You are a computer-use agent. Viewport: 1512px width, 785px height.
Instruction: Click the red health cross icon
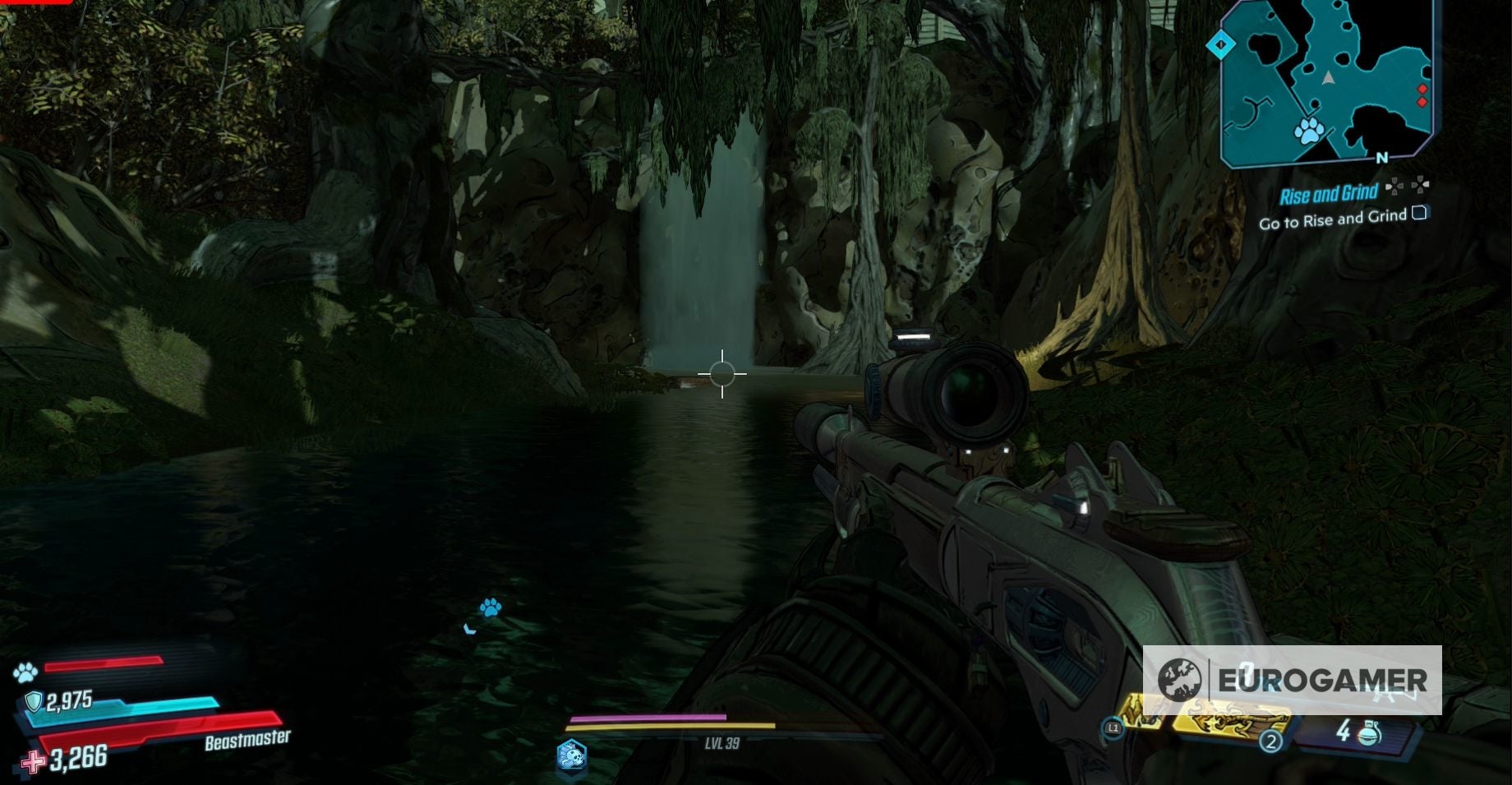[x=32, y=762]
